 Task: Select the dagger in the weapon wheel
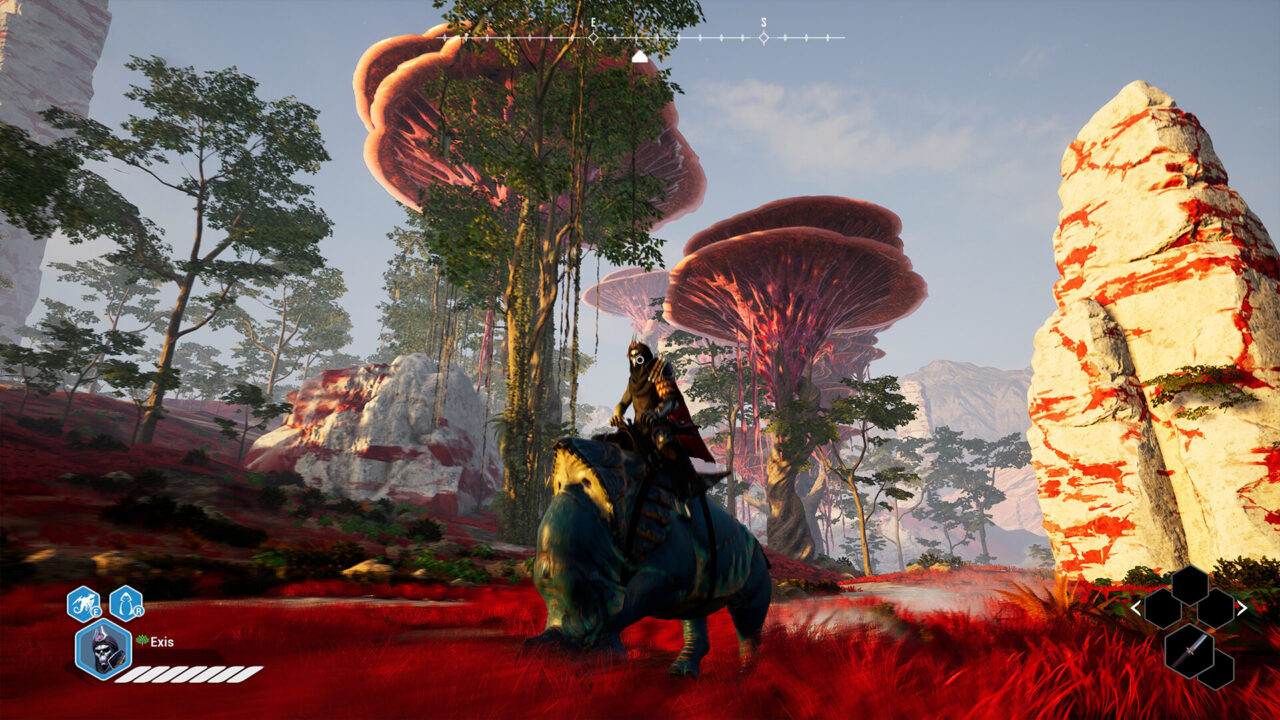(1189, 652)
